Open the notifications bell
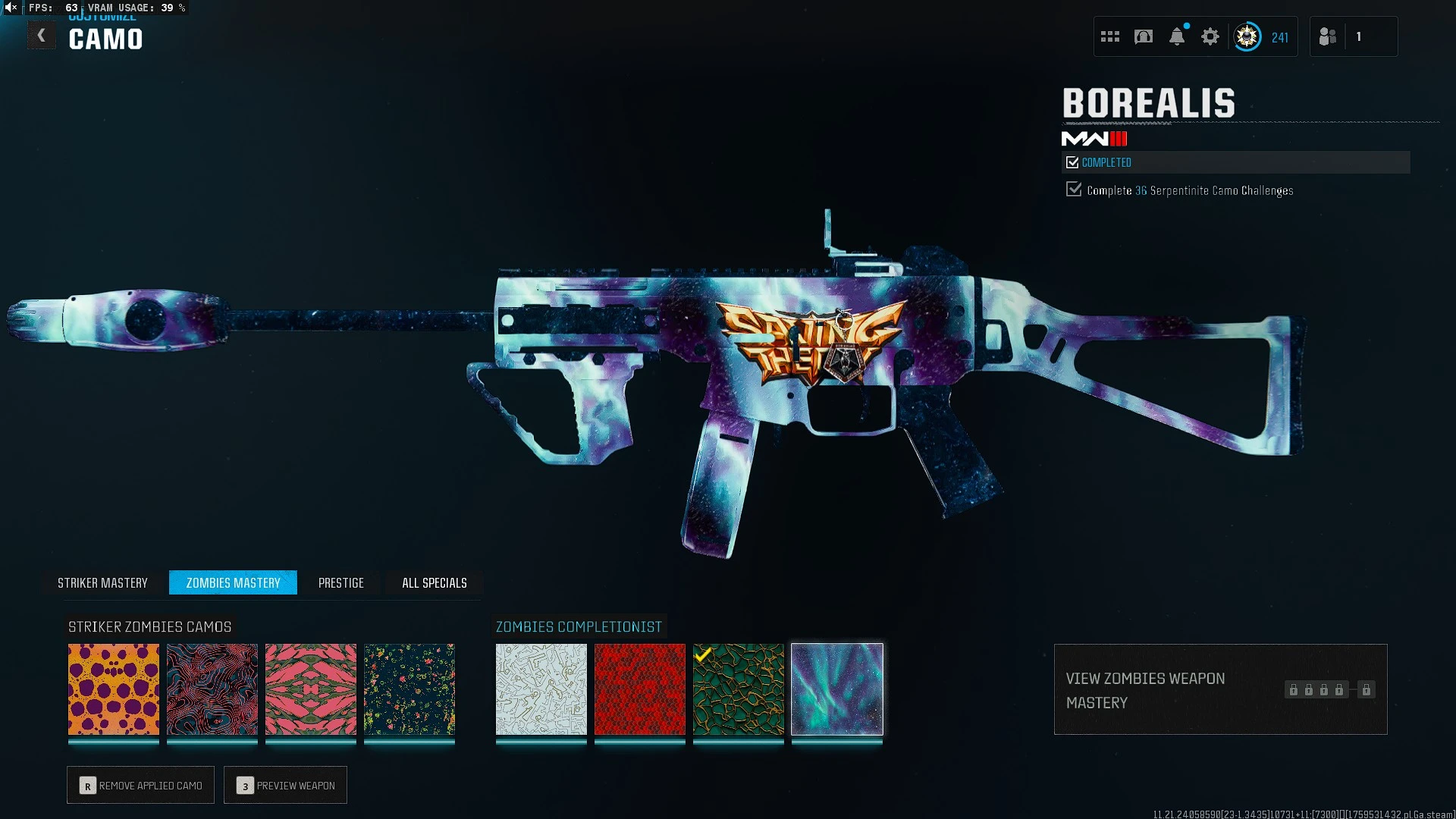 [x=1177, y=36]
